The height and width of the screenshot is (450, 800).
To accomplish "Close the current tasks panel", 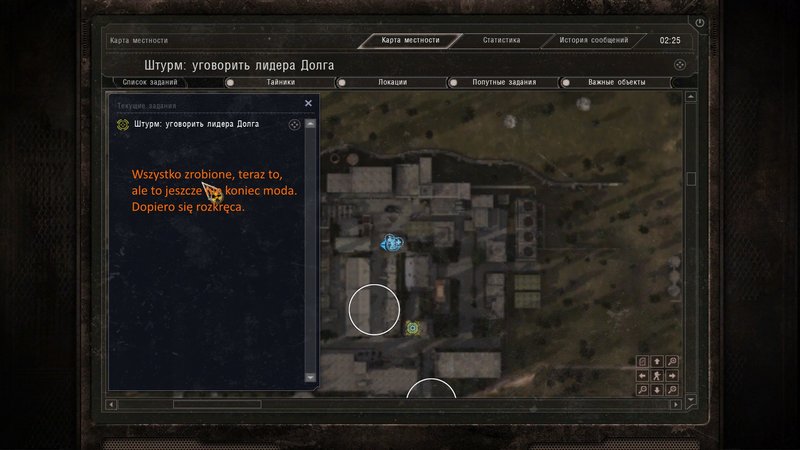I will [x=308, y=103].
